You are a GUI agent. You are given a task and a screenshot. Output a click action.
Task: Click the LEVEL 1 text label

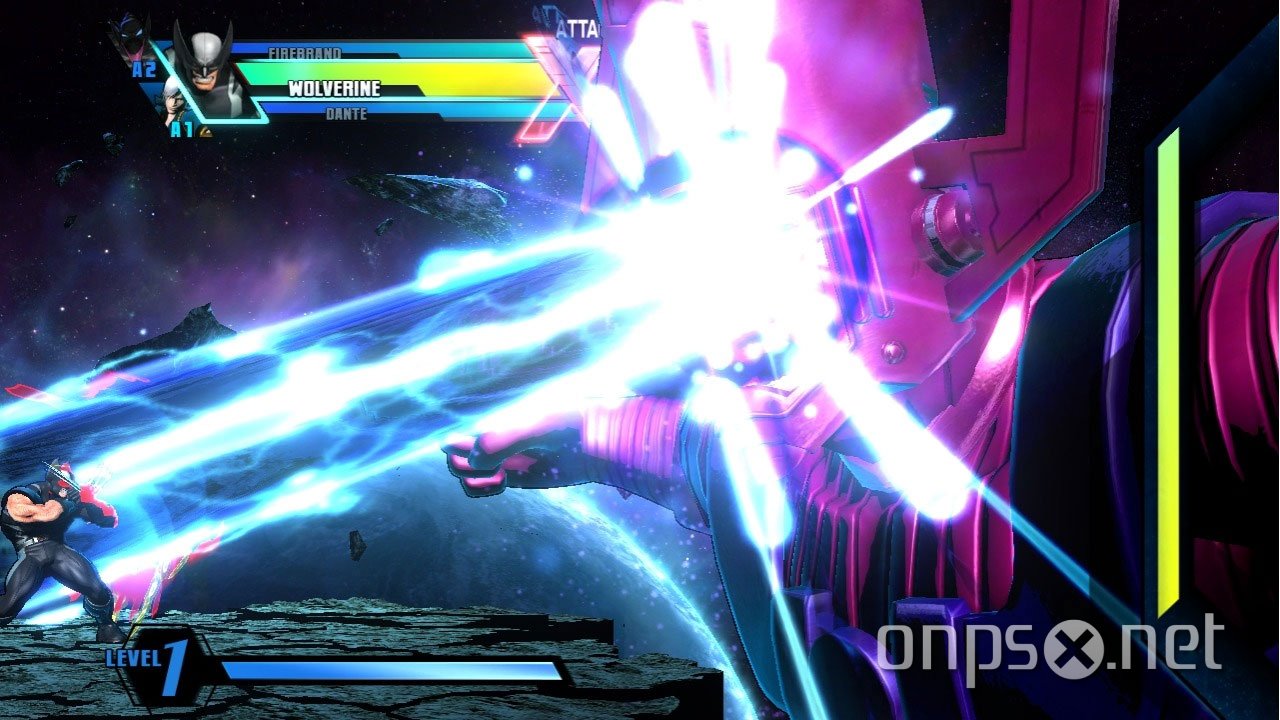pos(133,657)
